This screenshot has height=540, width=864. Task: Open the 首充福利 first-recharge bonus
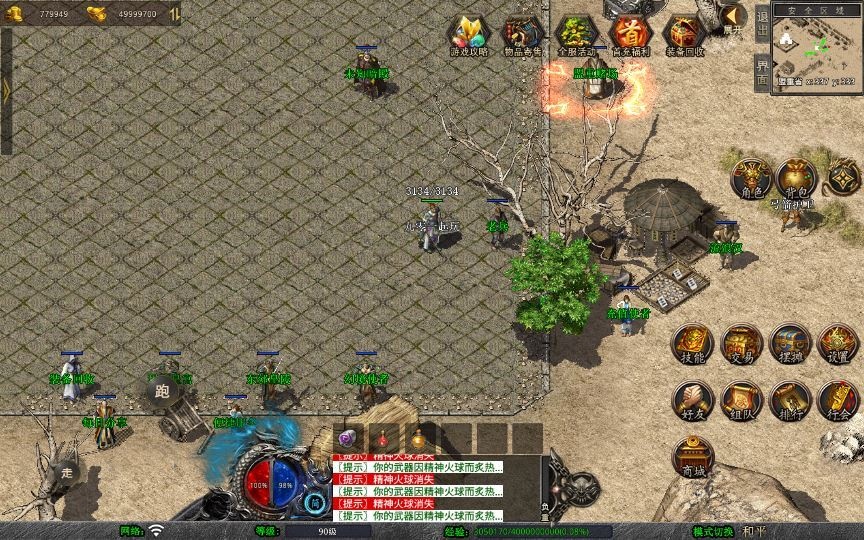click(630, 35)
